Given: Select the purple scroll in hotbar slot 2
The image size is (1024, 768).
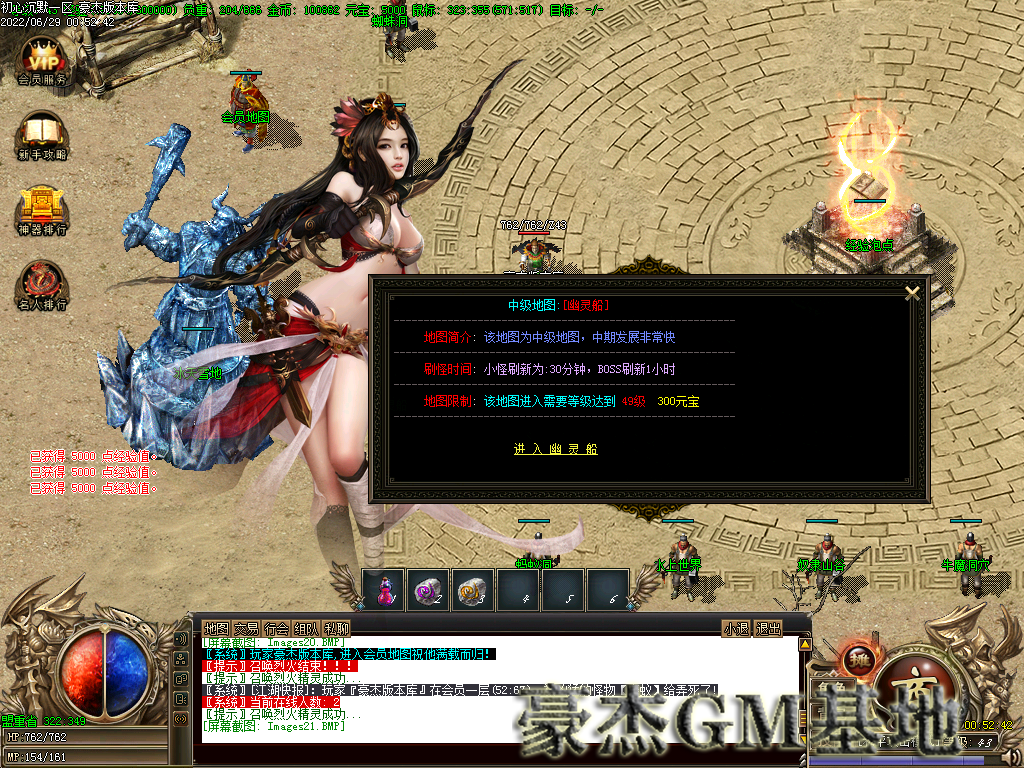Looking at the screenshot, I should [428, 590].
